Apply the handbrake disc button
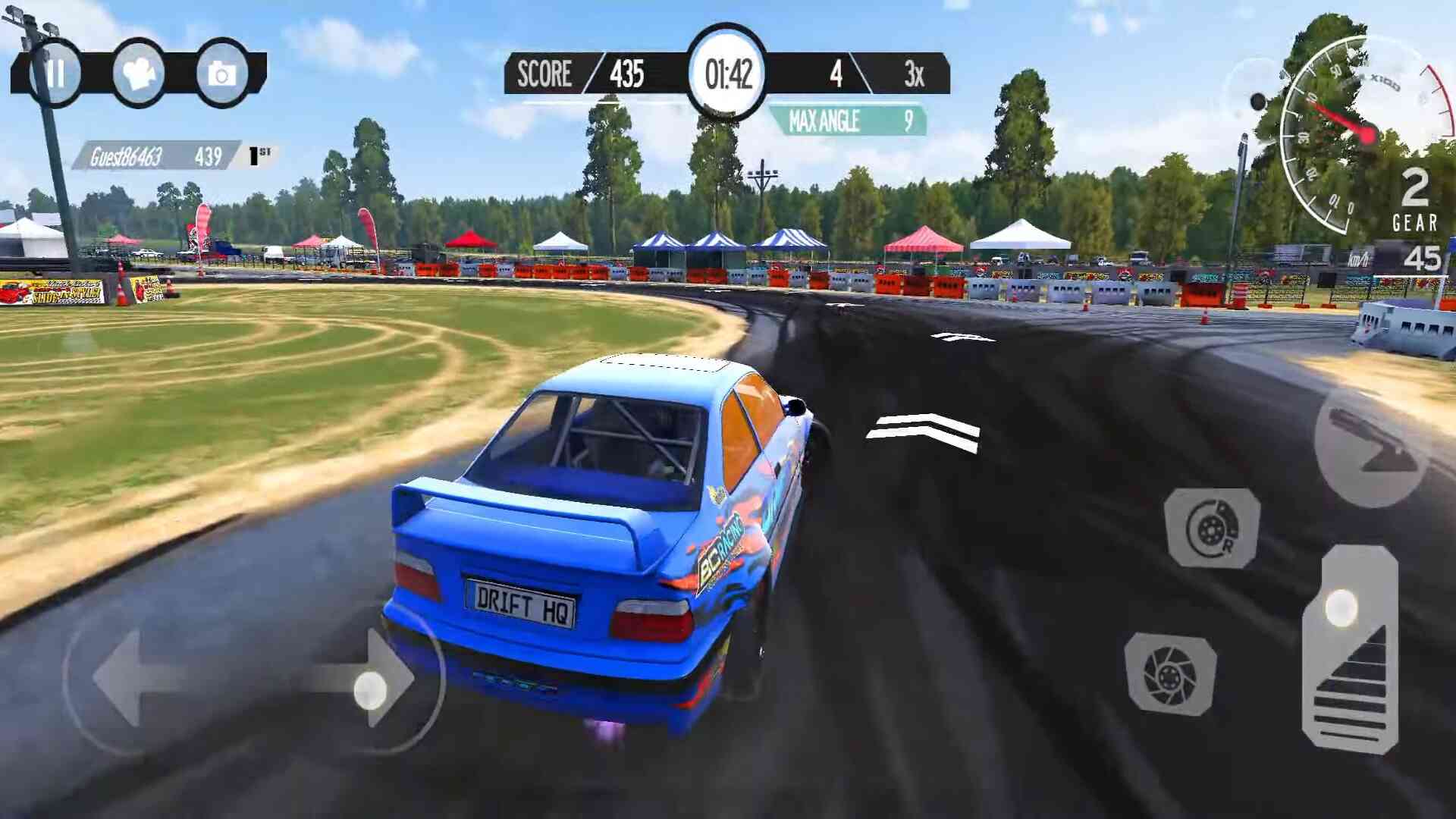 [1211, 528]
